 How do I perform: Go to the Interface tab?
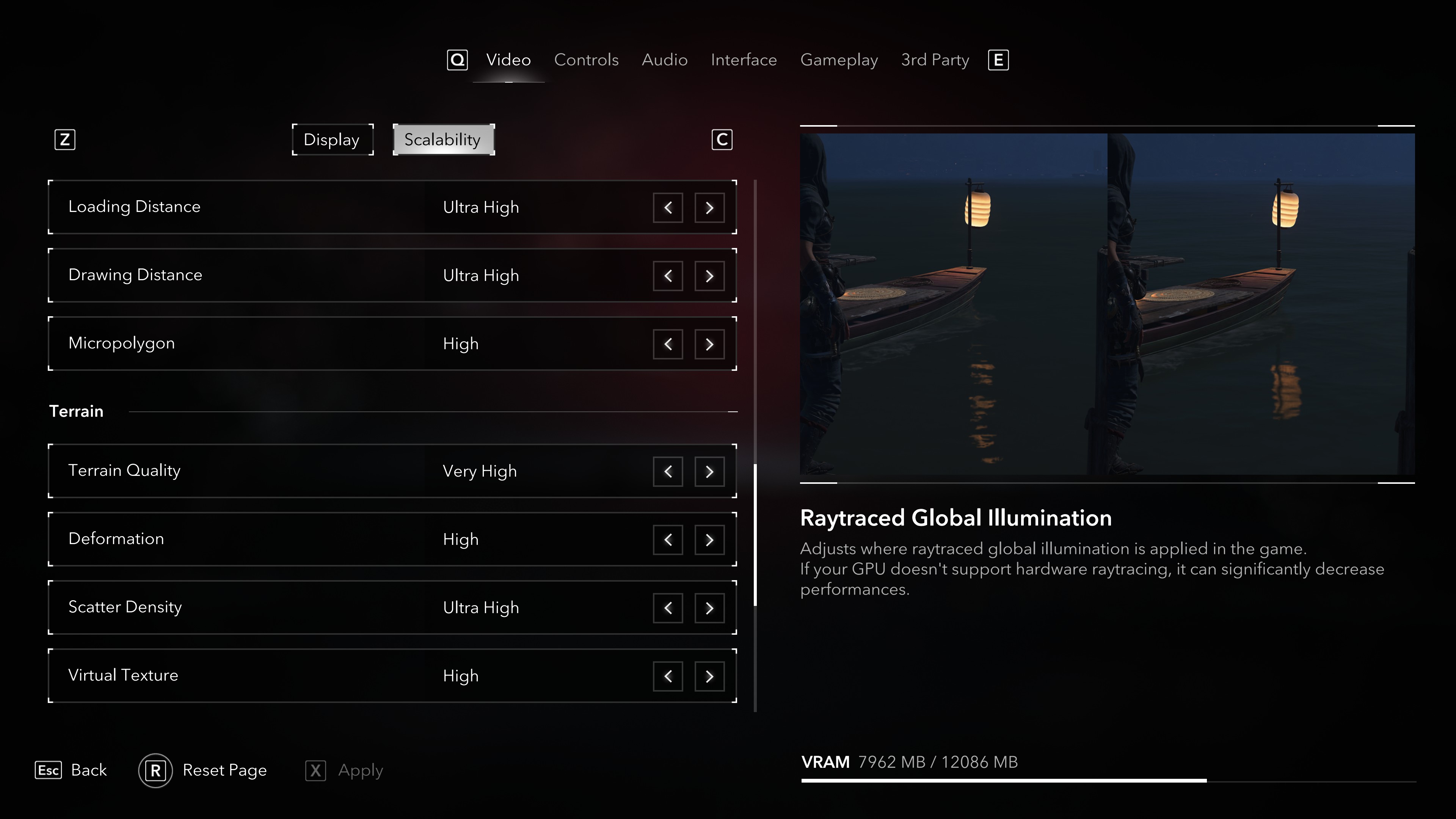[743, 60]
